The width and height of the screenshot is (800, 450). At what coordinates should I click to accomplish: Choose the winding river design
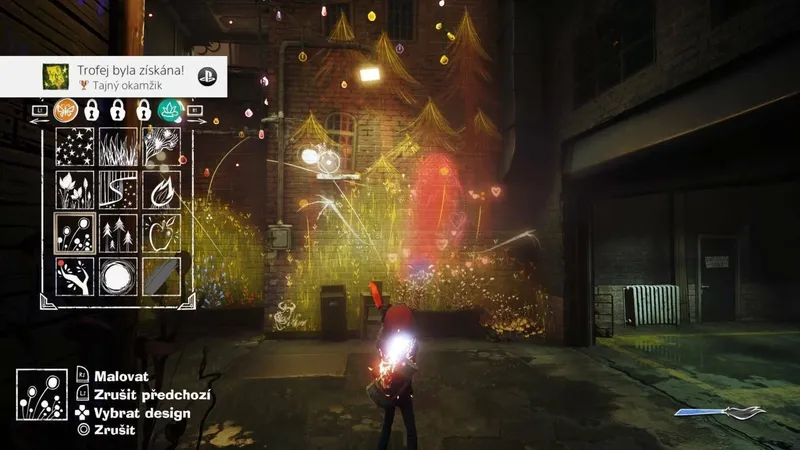point(117,189)
